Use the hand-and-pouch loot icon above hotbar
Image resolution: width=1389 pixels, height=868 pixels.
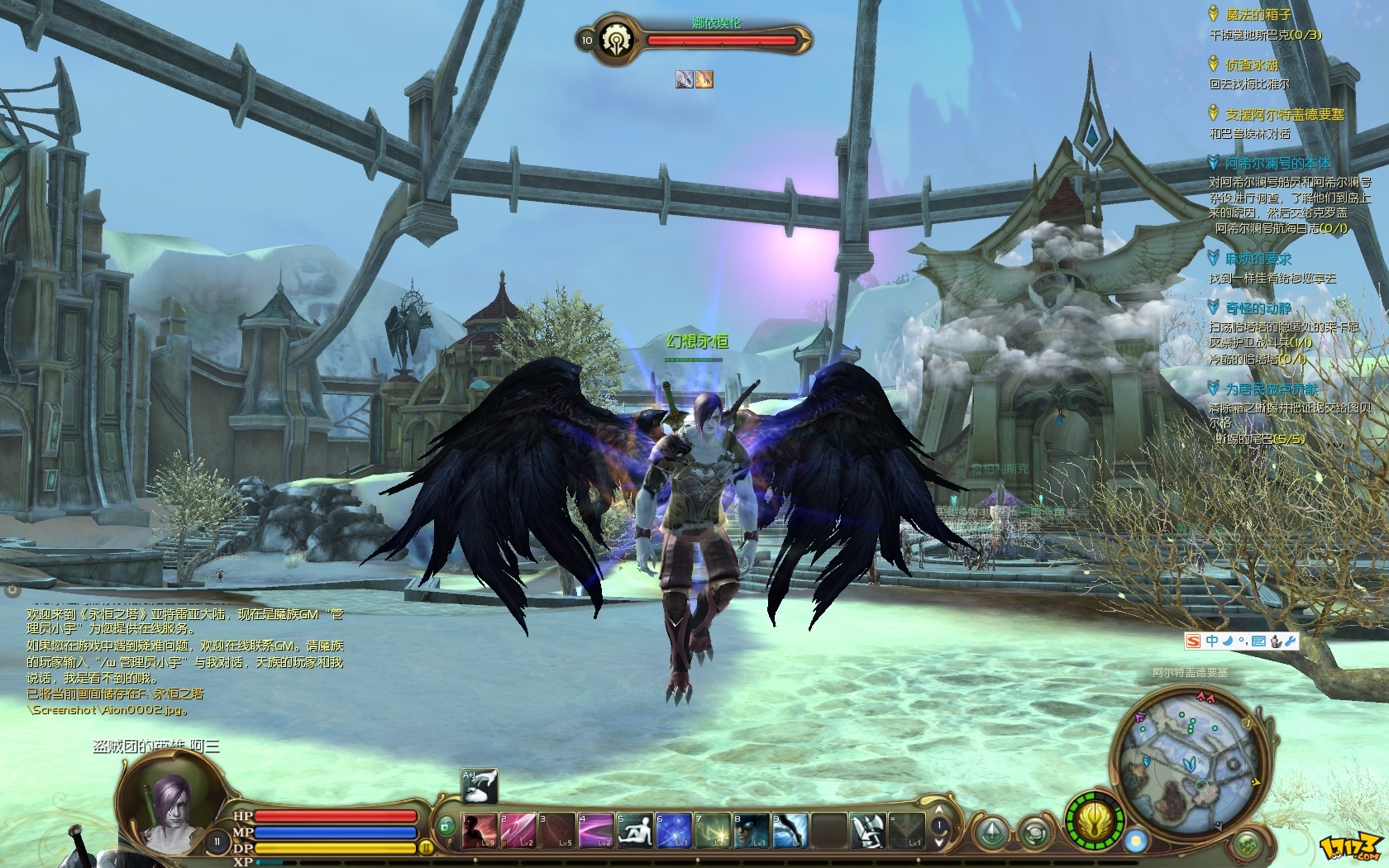tap(480, 786)
